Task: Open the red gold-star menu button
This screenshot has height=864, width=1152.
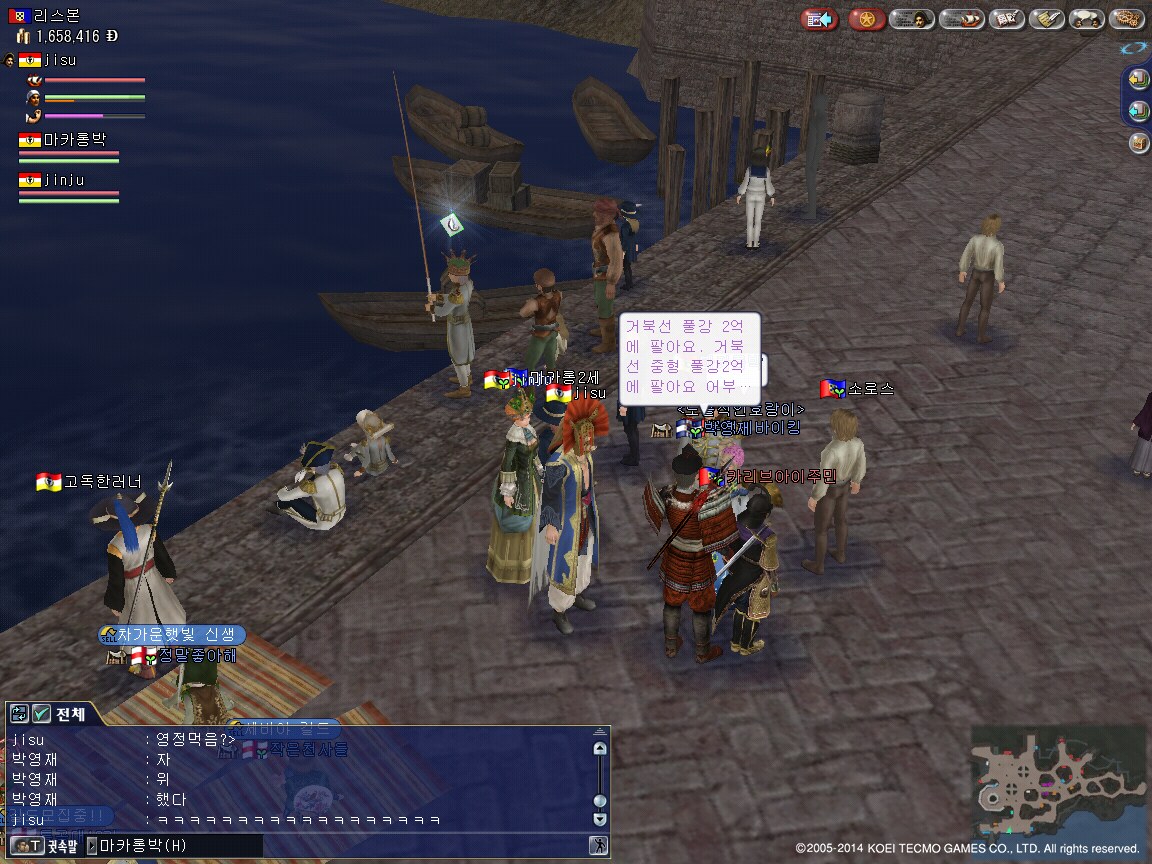Action: point(866,19)
